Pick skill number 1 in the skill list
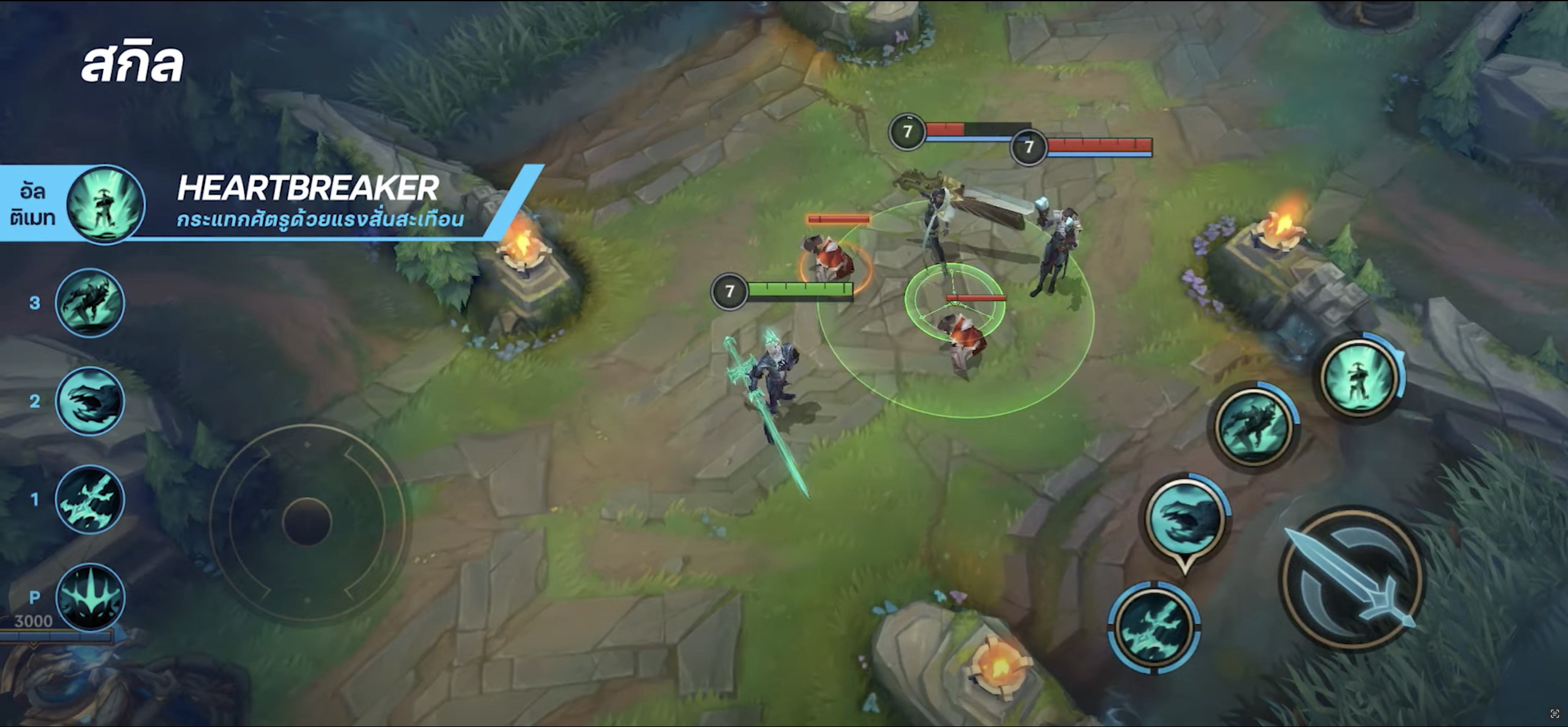Viewport: 1568px width, 727px height. [x=90, y=499]
